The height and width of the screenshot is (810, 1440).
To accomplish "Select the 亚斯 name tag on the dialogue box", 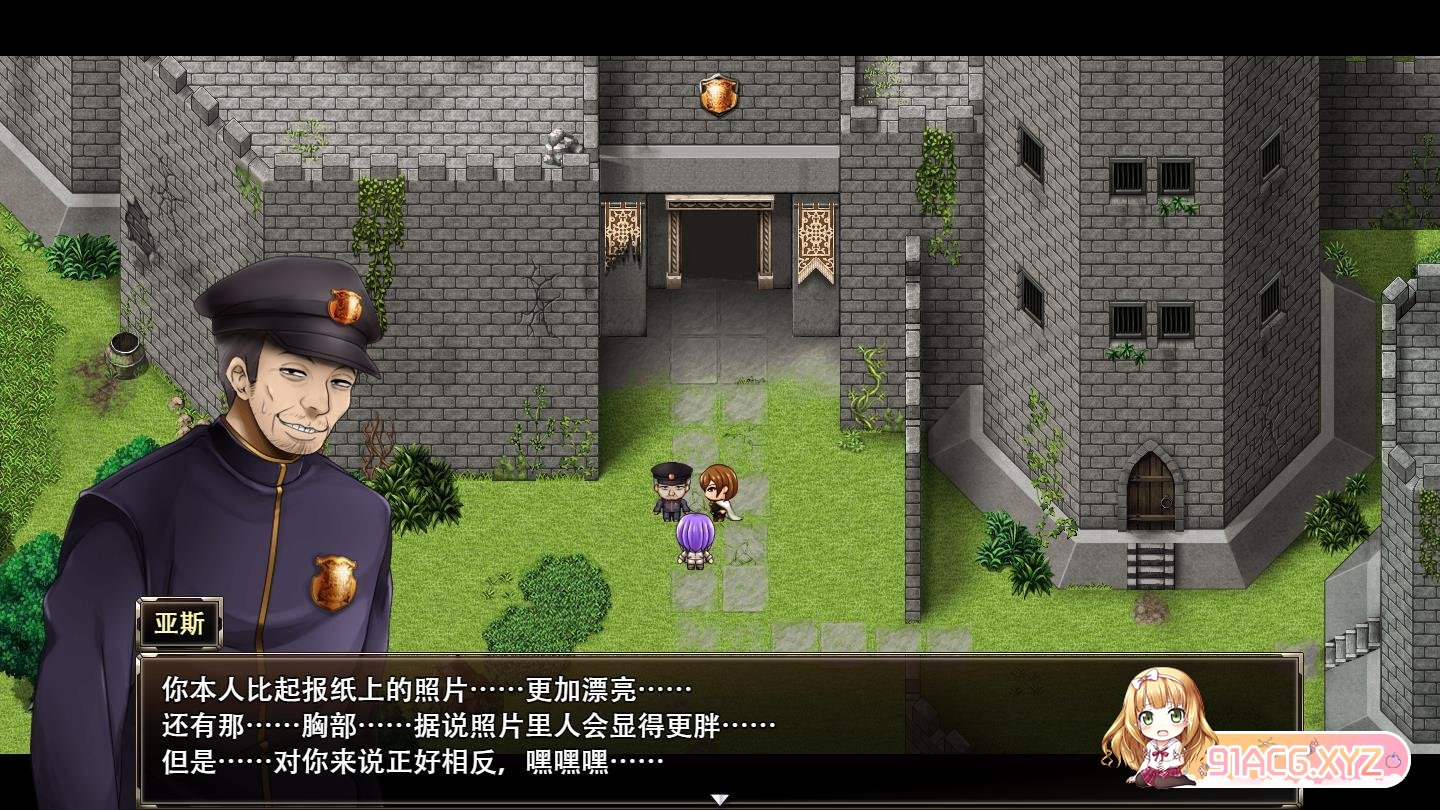I will 178,622.
